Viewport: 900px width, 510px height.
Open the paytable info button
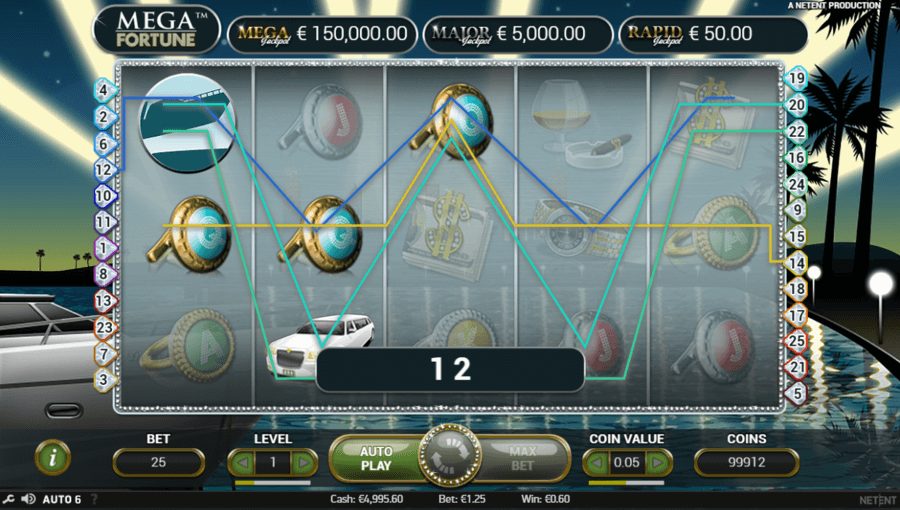pos(52,459)
